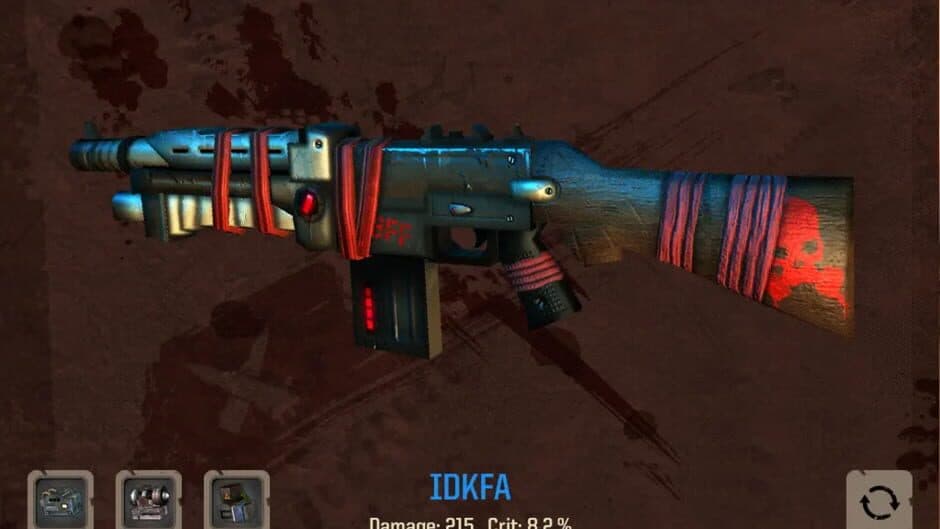Select the circuit board component slot
The image size is (940, 529).
pyautogui.click(x=60, y=500)
